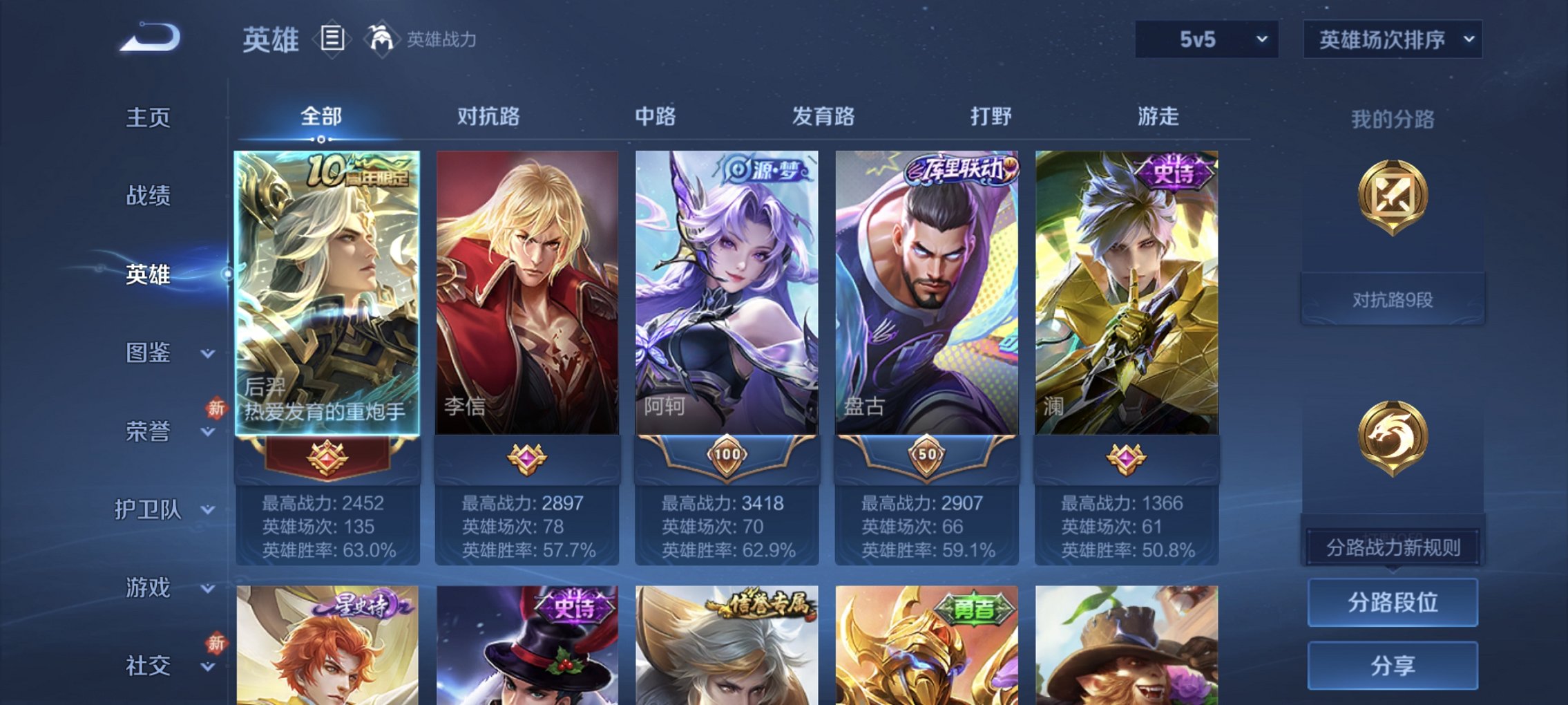Image resolution: width=1568 pixels, height=705 pixels.
Task: Open the hero list icon beside 英雄 title
Action: pos(334,39)
